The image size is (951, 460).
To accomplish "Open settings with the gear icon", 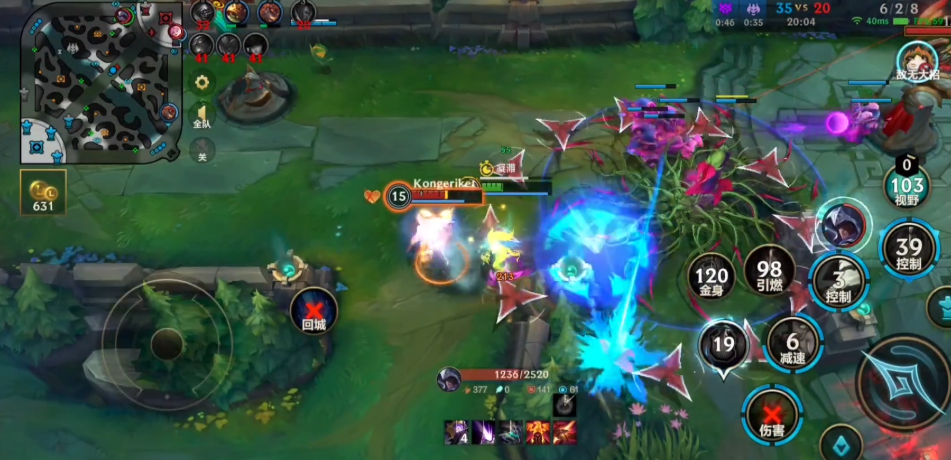I will [202, 82].
